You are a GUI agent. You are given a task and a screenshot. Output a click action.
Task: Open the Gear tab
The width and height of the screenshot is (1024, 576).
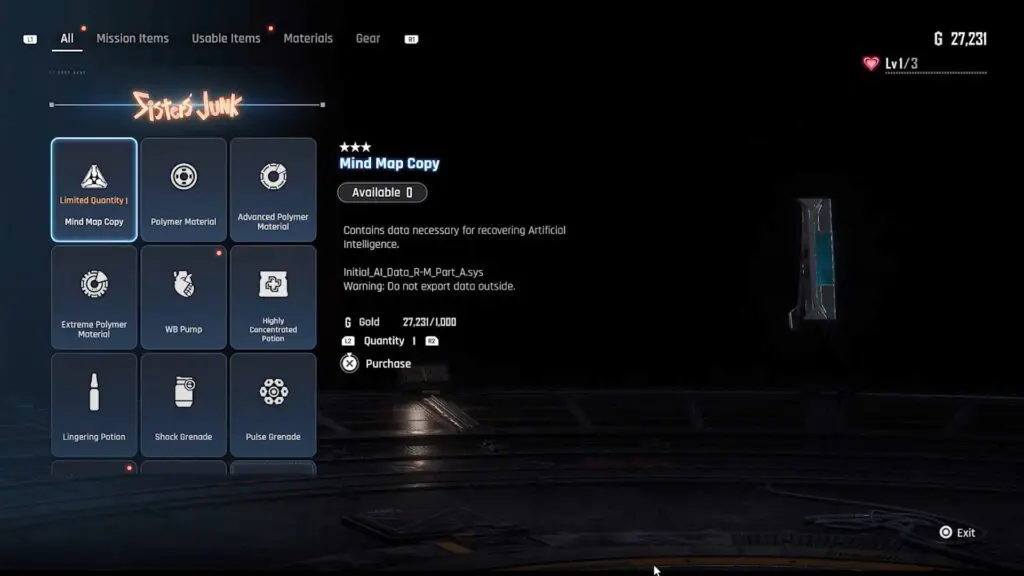(368, 39)
